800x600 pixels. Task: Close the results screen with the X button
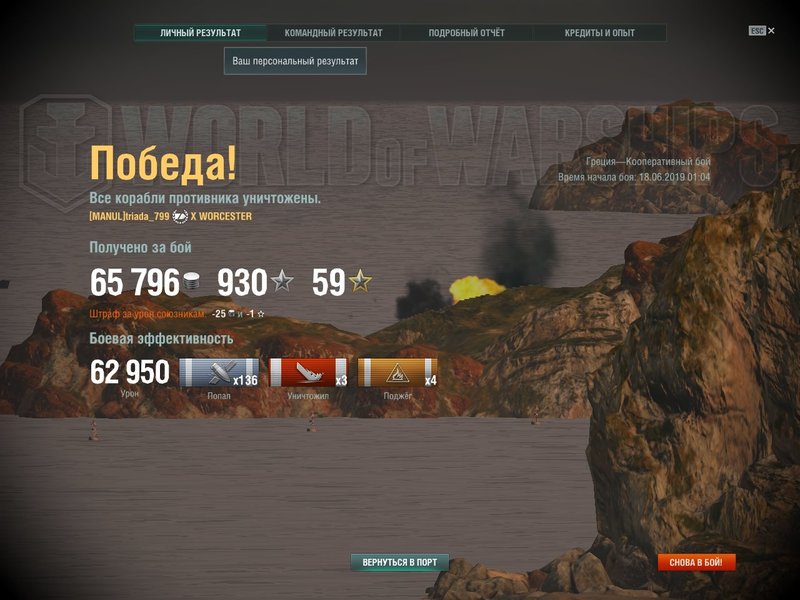[x=770, y=30]
